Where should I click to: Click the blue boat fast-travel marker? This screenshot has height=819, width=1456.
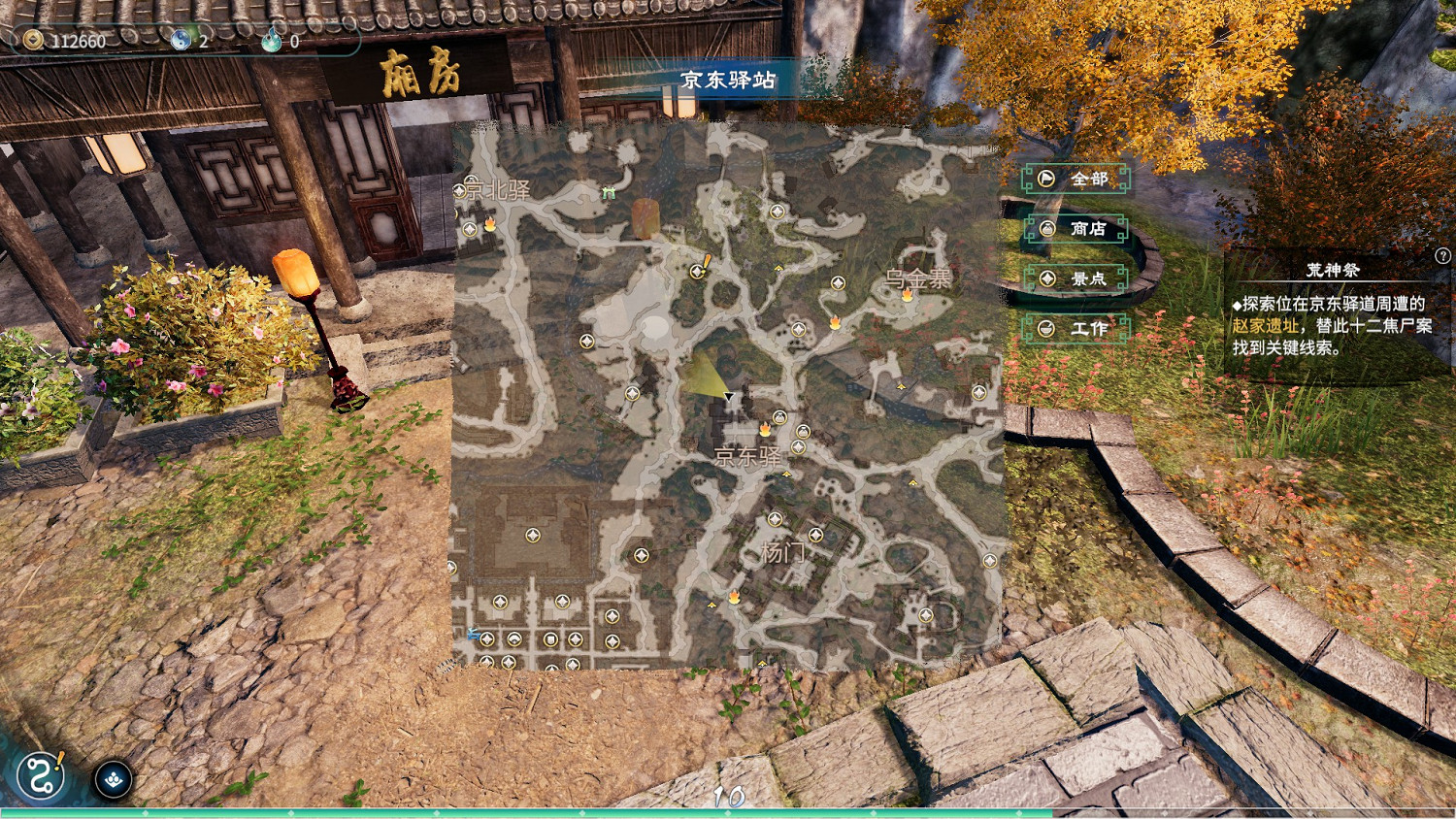(472, 632)
